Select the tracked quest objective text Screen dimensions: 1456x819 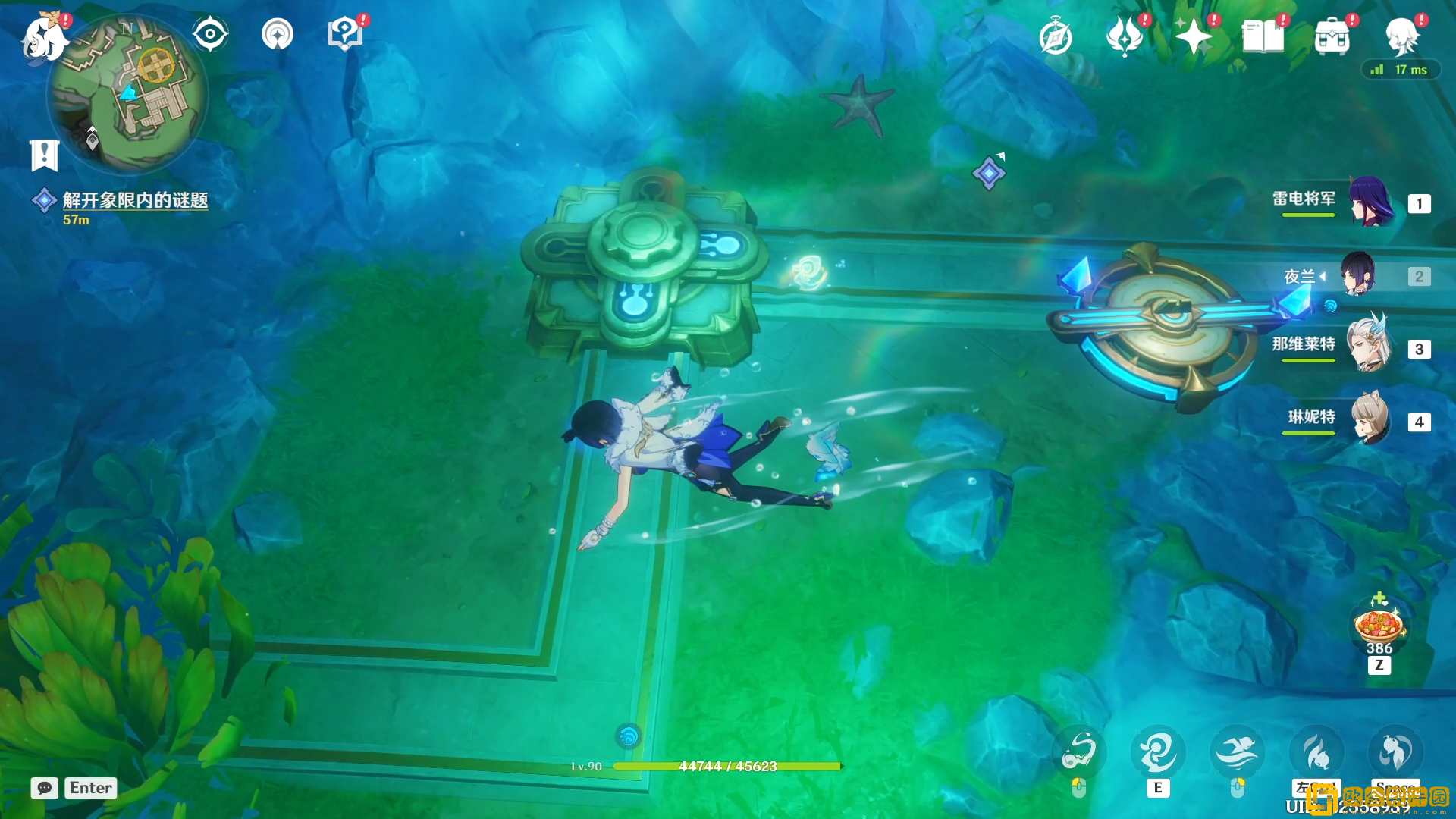point(135,200)
